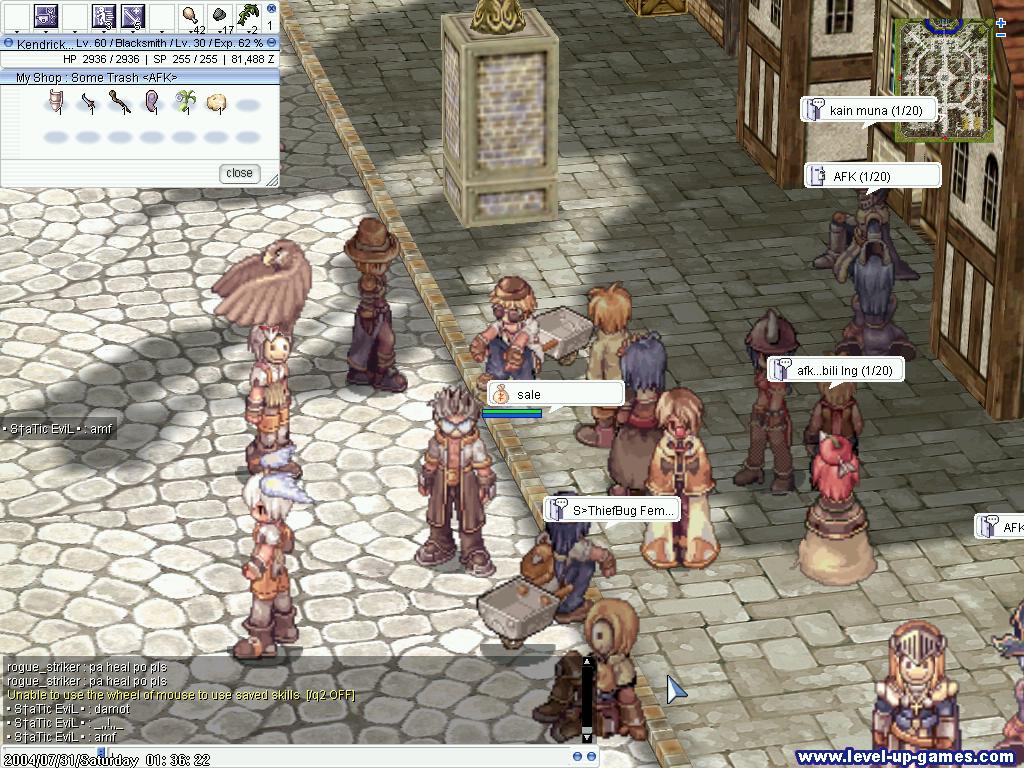The width and height of the screenshot is (1024, 768).
Task: Use the meat item on the hotbar
Action: click(190, 16)
